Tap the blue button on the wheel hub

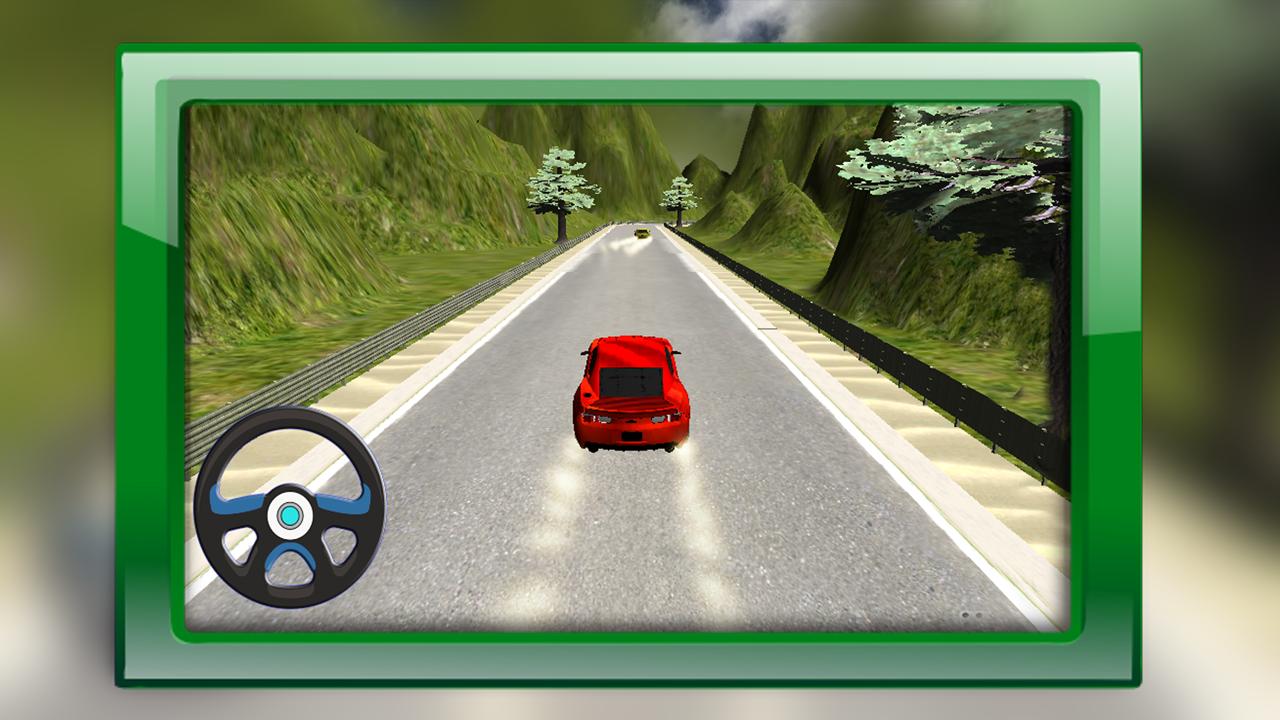point(290,514)
